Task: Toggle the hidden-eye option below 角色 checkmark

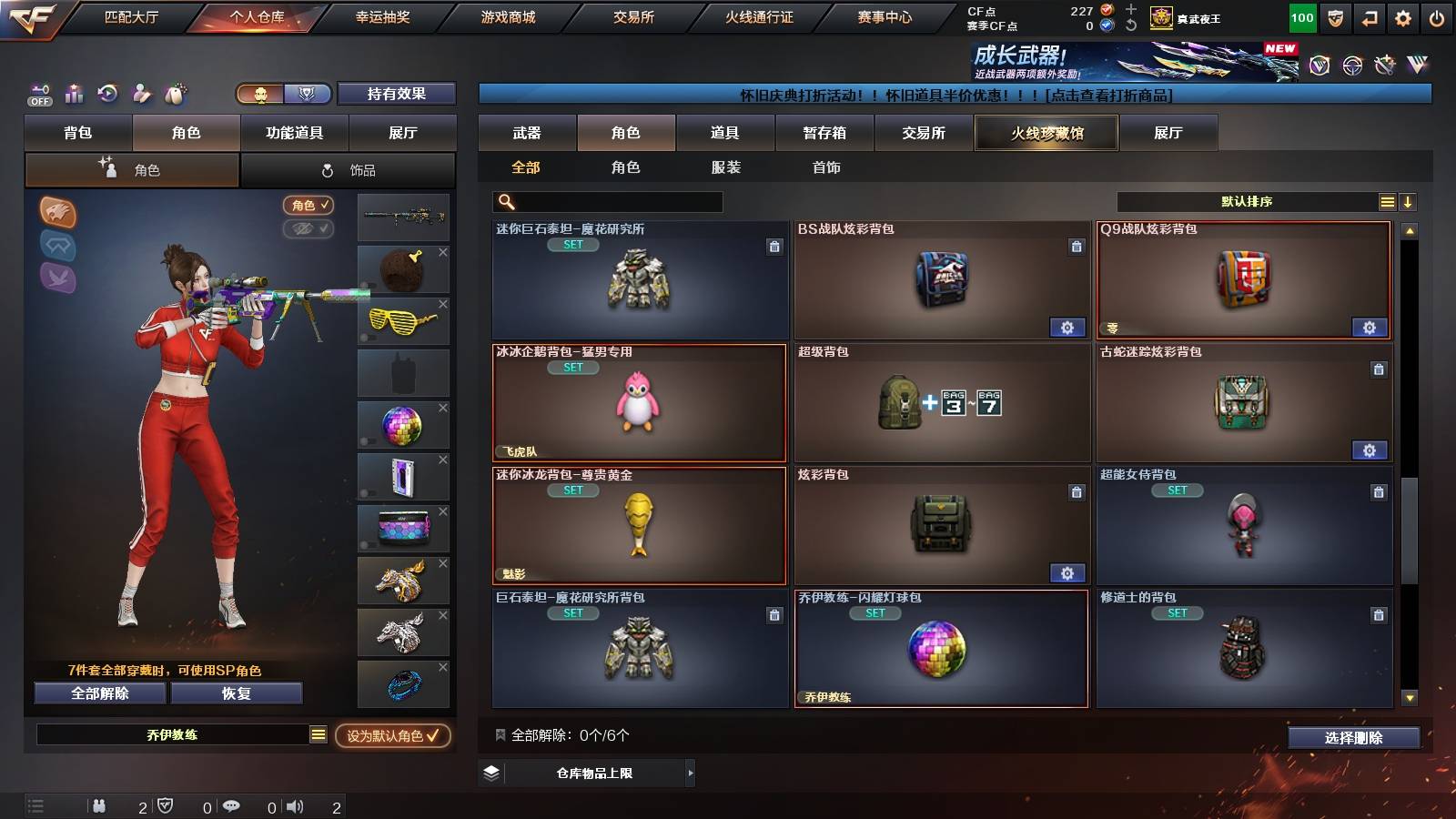Action: pyautogui.click(x=309, y=229)
